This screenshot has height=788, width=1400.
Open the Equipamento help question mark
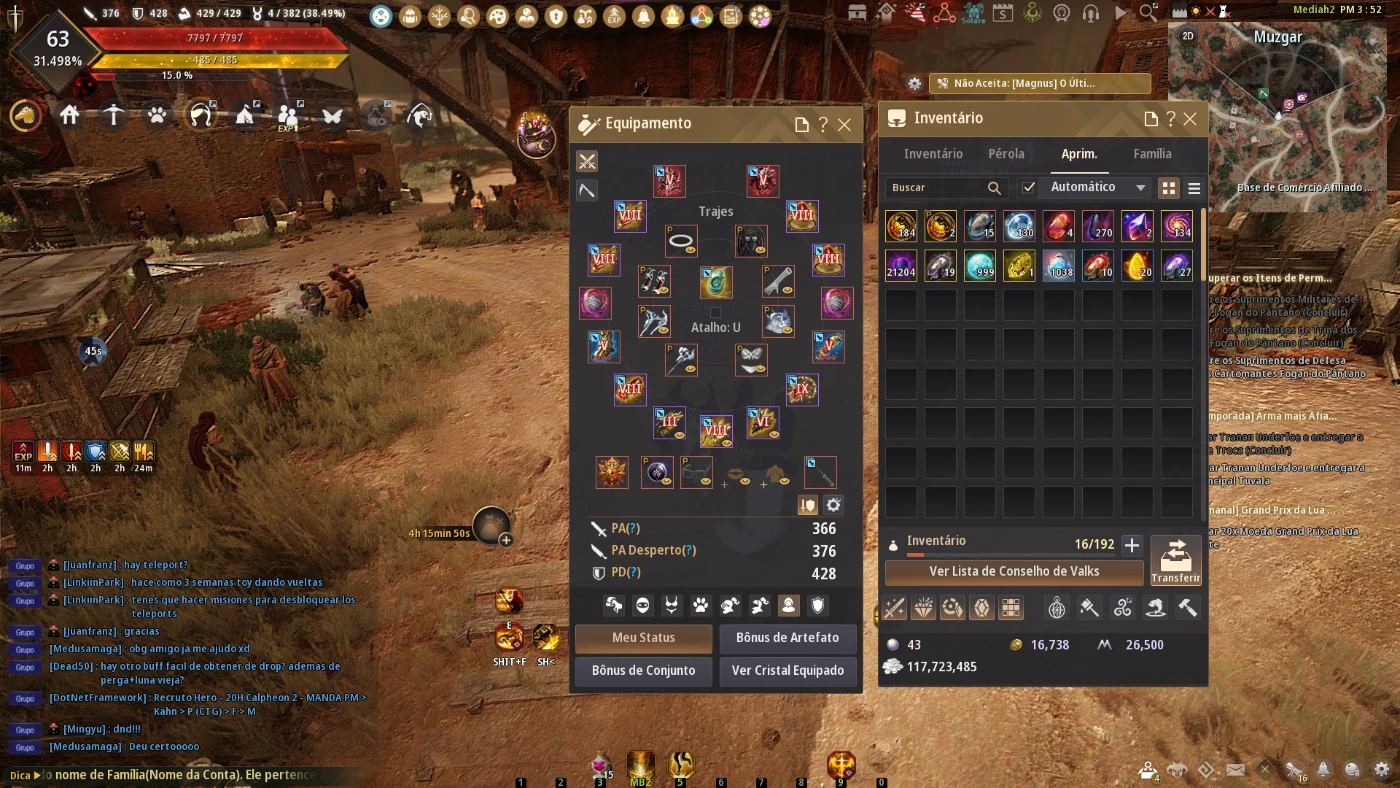(x=823, y=125)
